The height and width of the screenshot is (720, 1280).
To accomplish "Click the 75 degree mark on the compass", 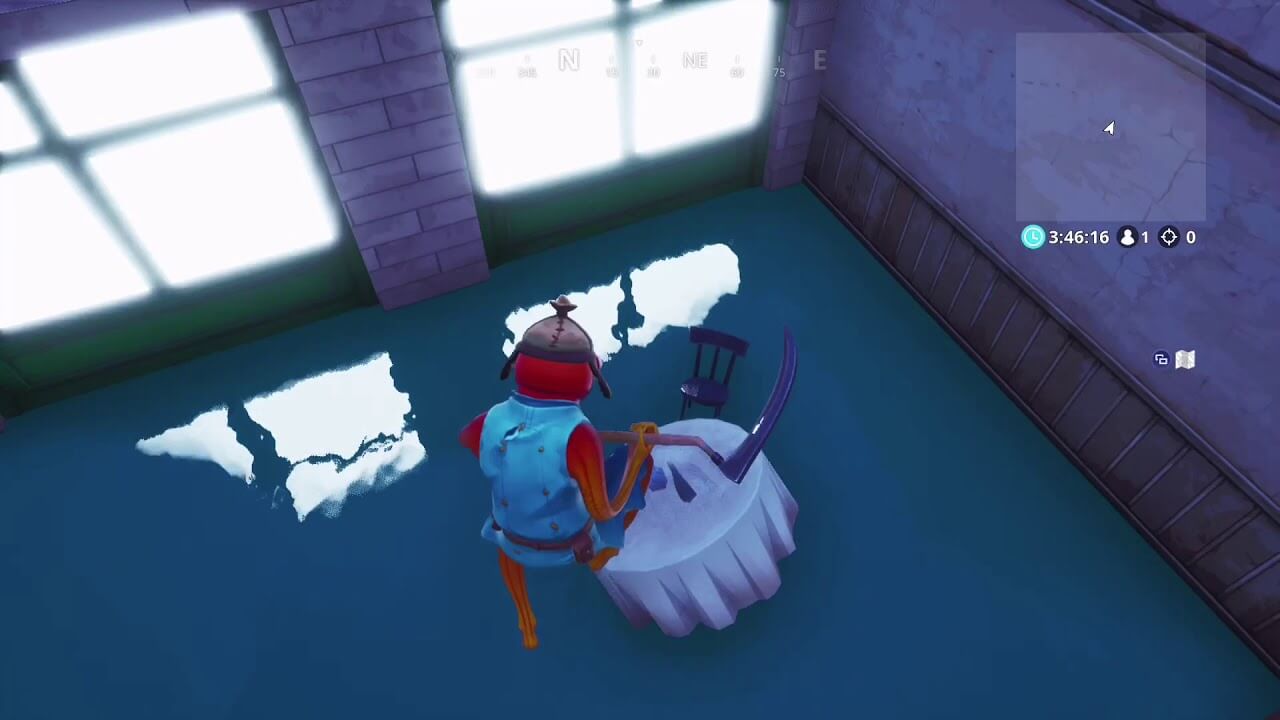I will (778, 73).
